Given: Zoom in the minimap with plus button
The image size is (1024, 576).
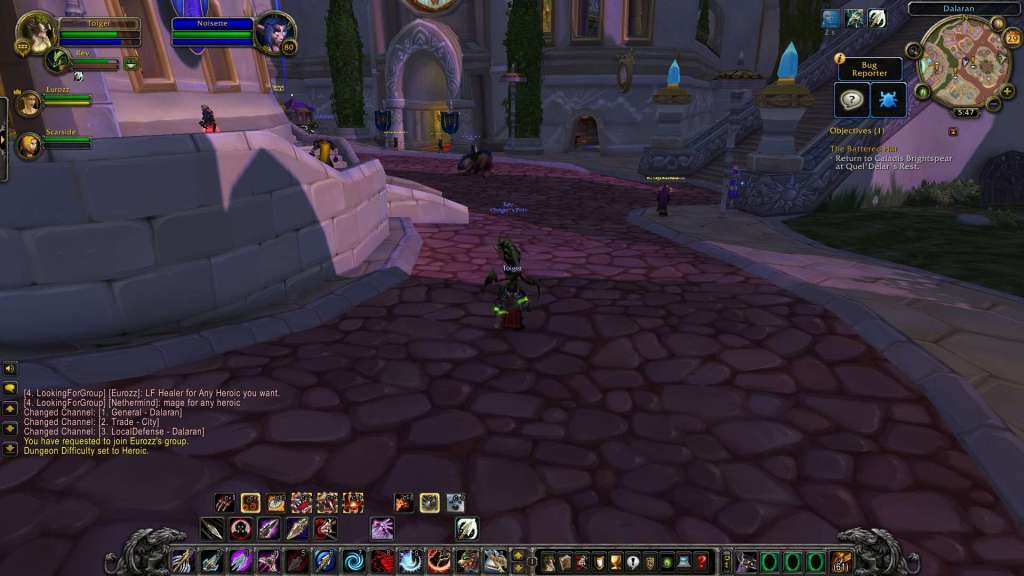Looking at the screenshot, I should [x=1007, y=90].
